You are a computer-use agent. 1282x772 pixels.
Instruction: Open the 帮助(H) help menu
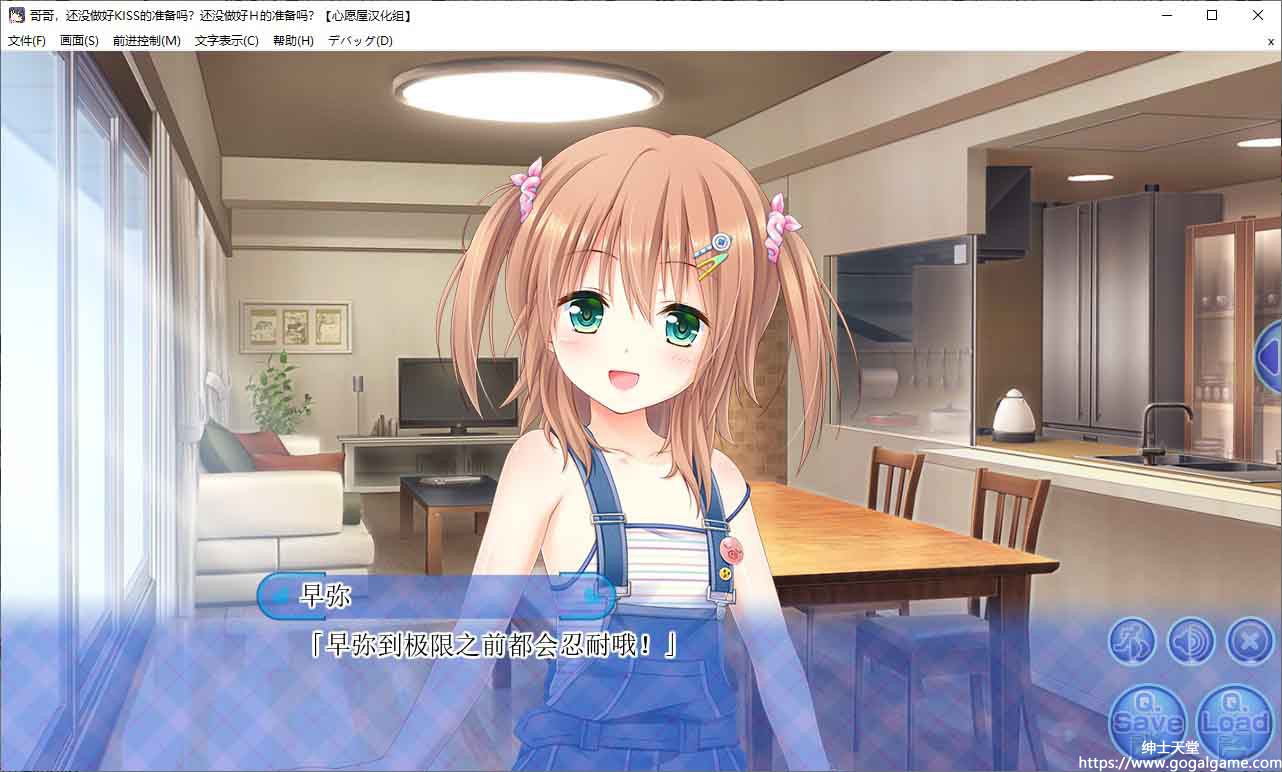pyautogui.click(x=293, y=41)
